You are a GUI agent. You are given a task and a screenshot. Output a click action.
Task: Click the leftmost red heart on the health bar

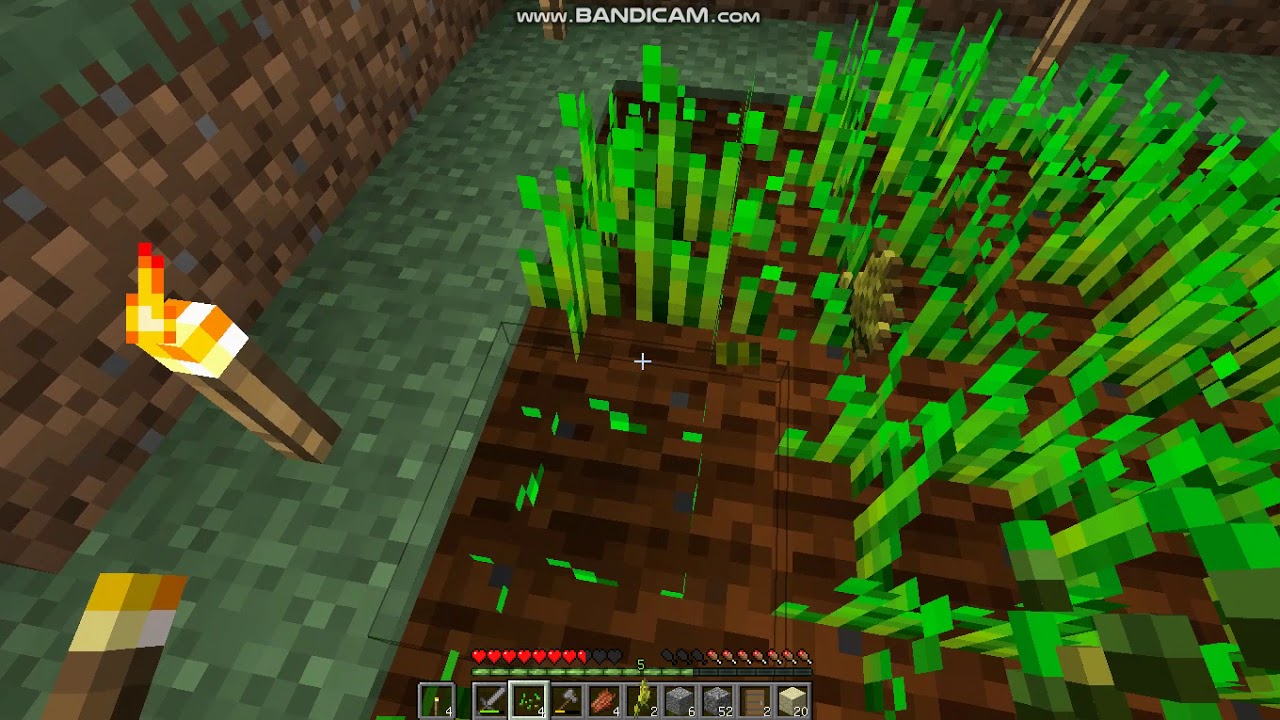pyautogui.click(x=477, y=655)
